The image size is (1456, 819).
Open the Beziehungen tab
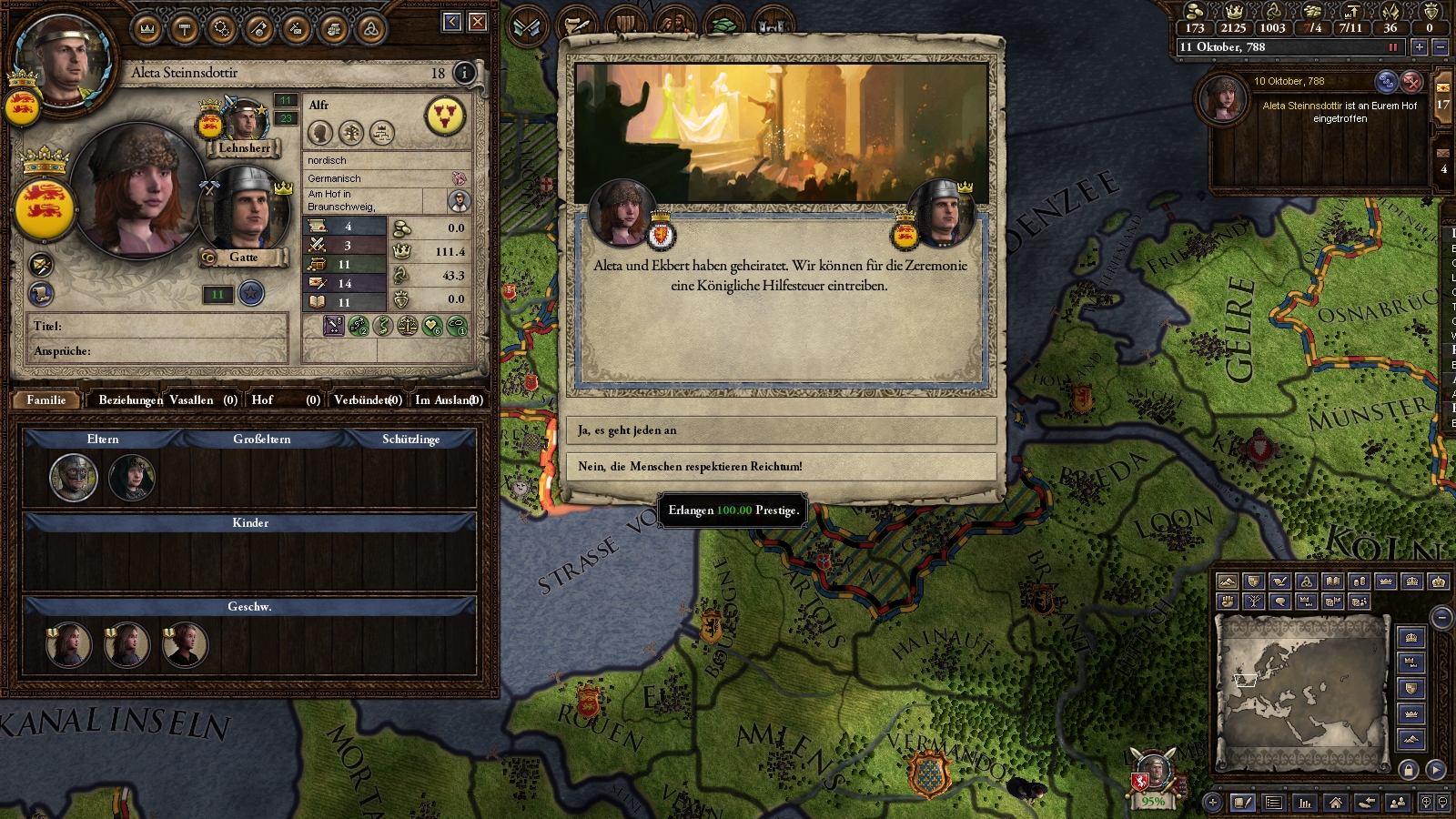click(130, 400)
